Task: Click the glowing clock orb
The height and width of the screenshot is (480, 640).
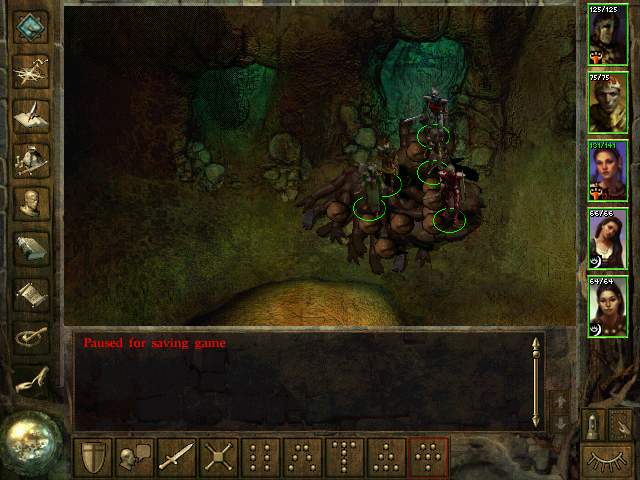Action: coord(28,439)
